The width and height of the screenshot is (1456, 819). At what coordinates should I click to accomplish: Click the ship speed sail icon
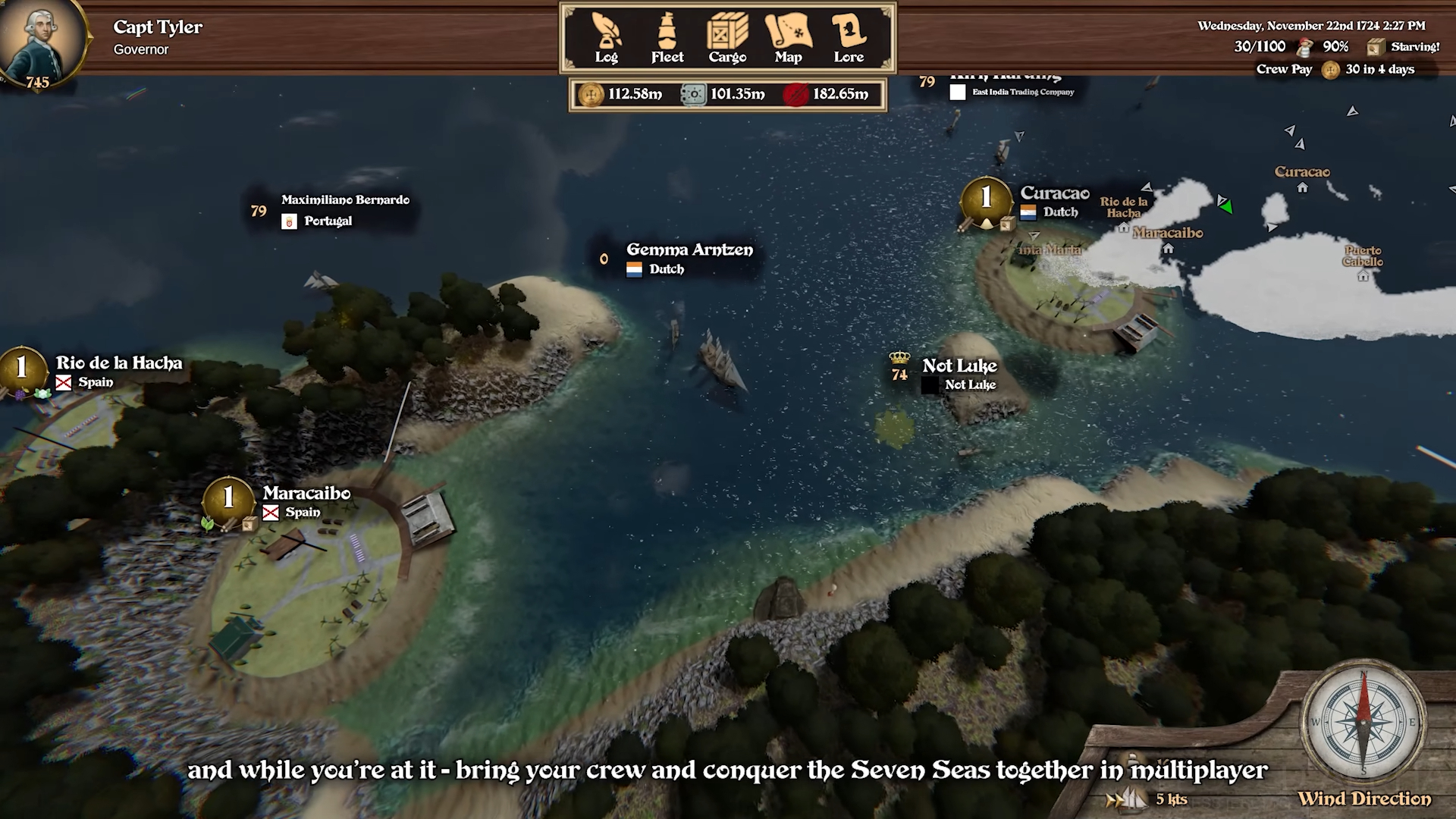tap(1126, 799)
